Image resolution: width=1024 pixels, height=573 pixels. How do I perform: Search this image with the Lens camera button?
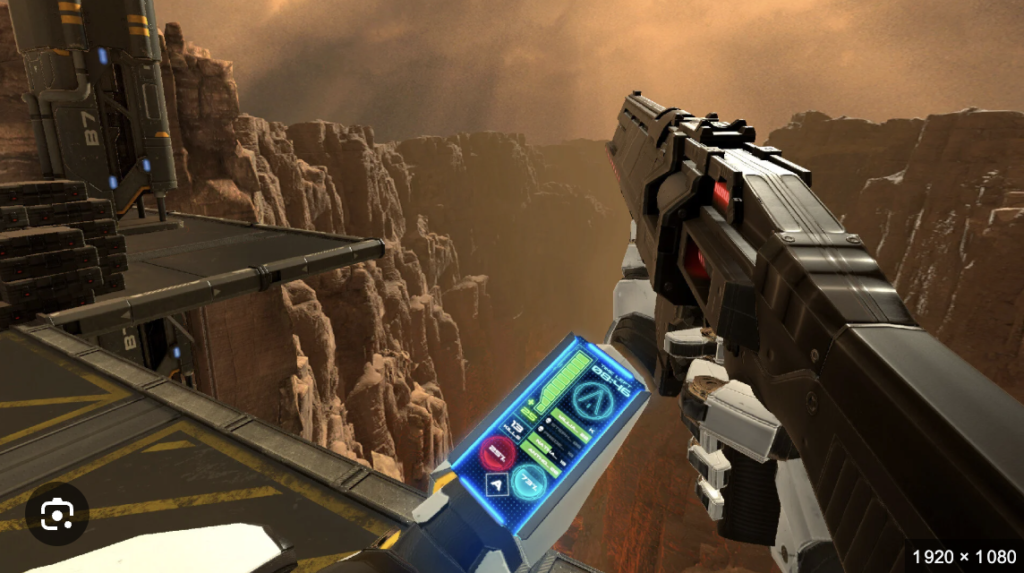coord(57,514)
